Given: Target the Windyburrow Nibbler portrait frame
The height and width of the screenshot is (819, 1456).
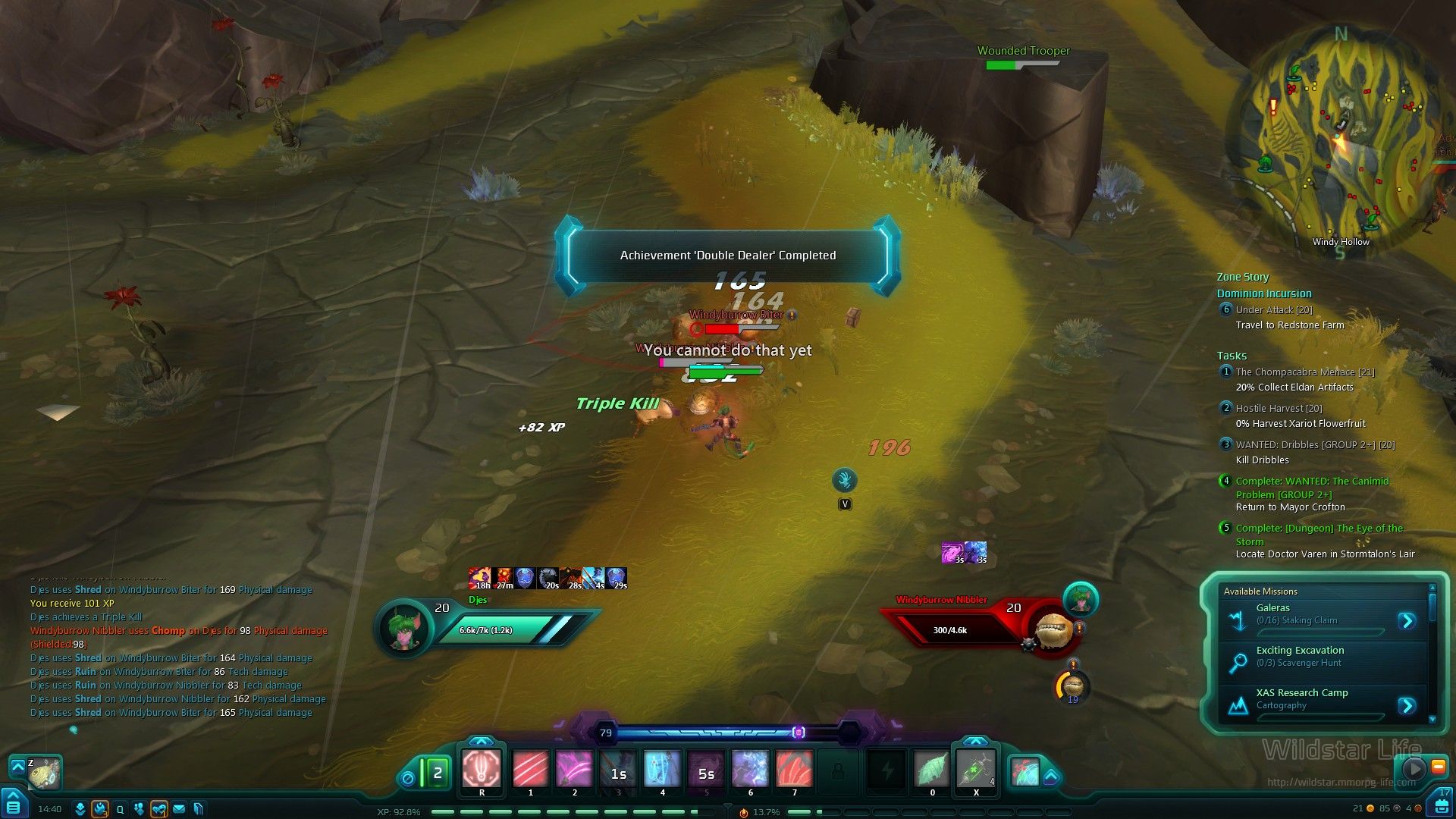Looking at the screenshot, I should [1053, 629].
